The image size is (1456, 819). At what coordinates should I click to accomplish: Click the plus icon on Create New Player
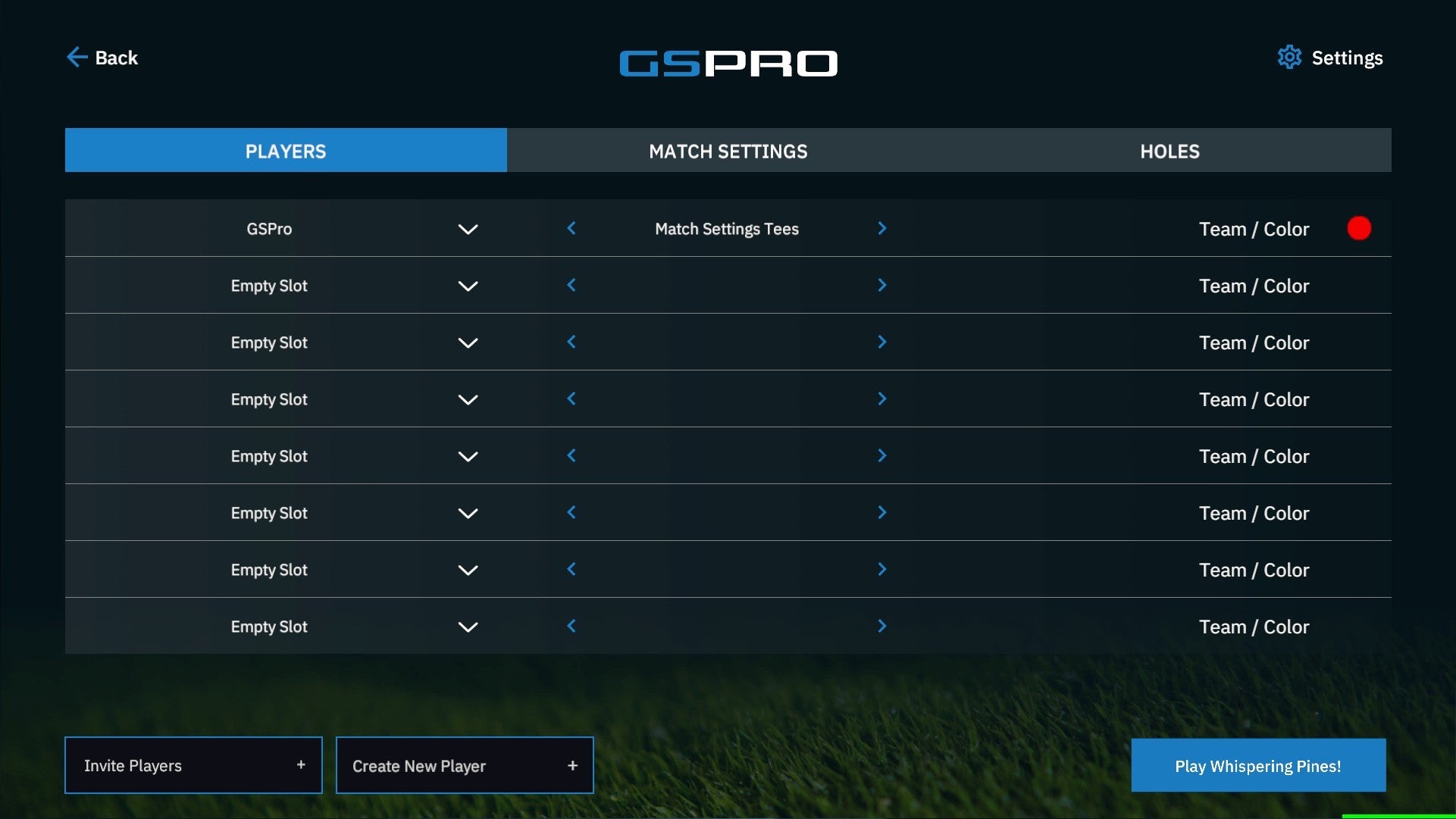(572, 765)
